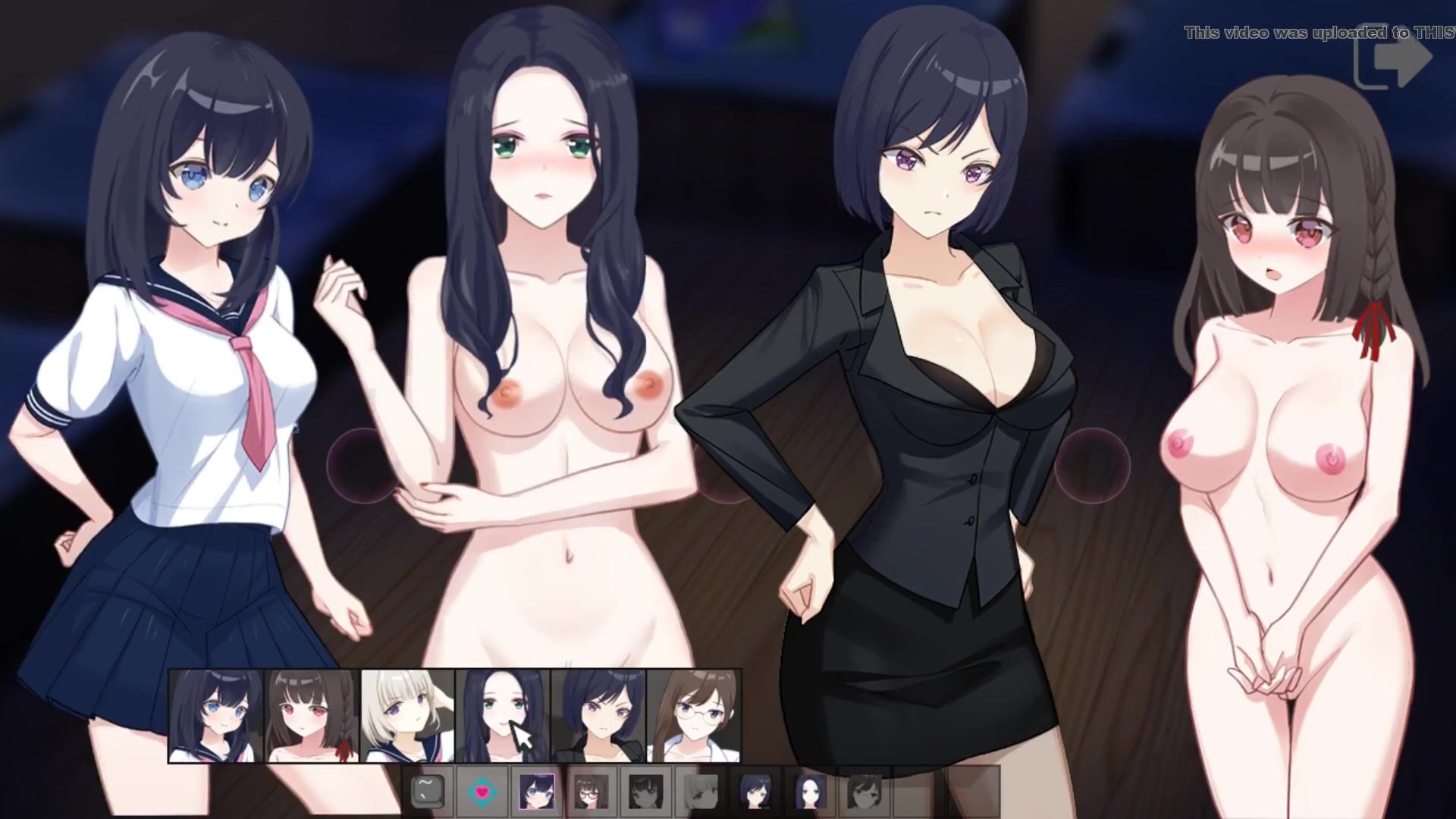Pick the long-haired woman's small hotbar portrait
Image resolution: width=1456 pixels, height=819 pixels.
(x=809, y=792)
